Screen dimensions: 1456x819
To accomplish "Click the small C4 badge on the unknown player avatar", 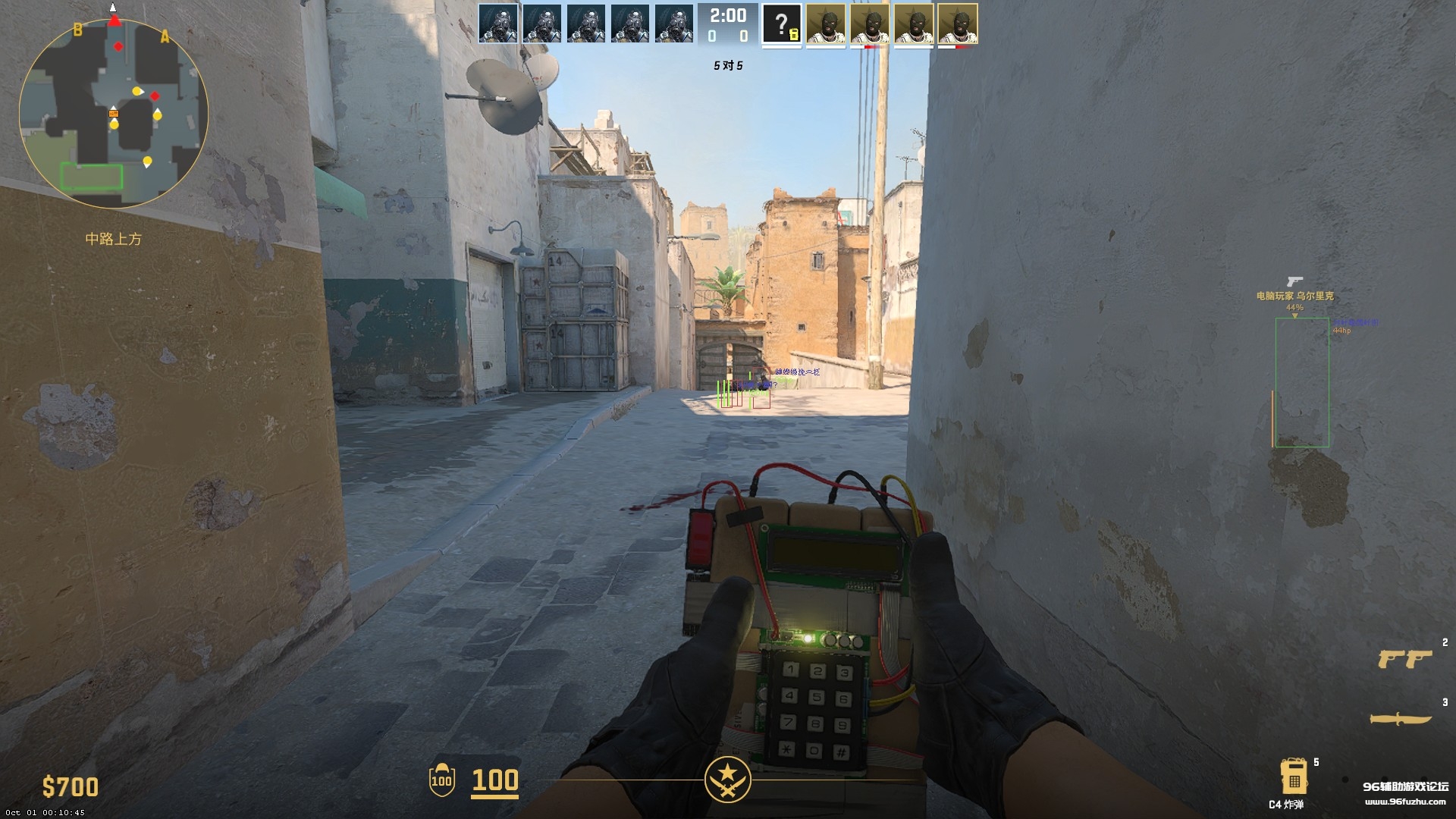I will (x=794, y=34).
